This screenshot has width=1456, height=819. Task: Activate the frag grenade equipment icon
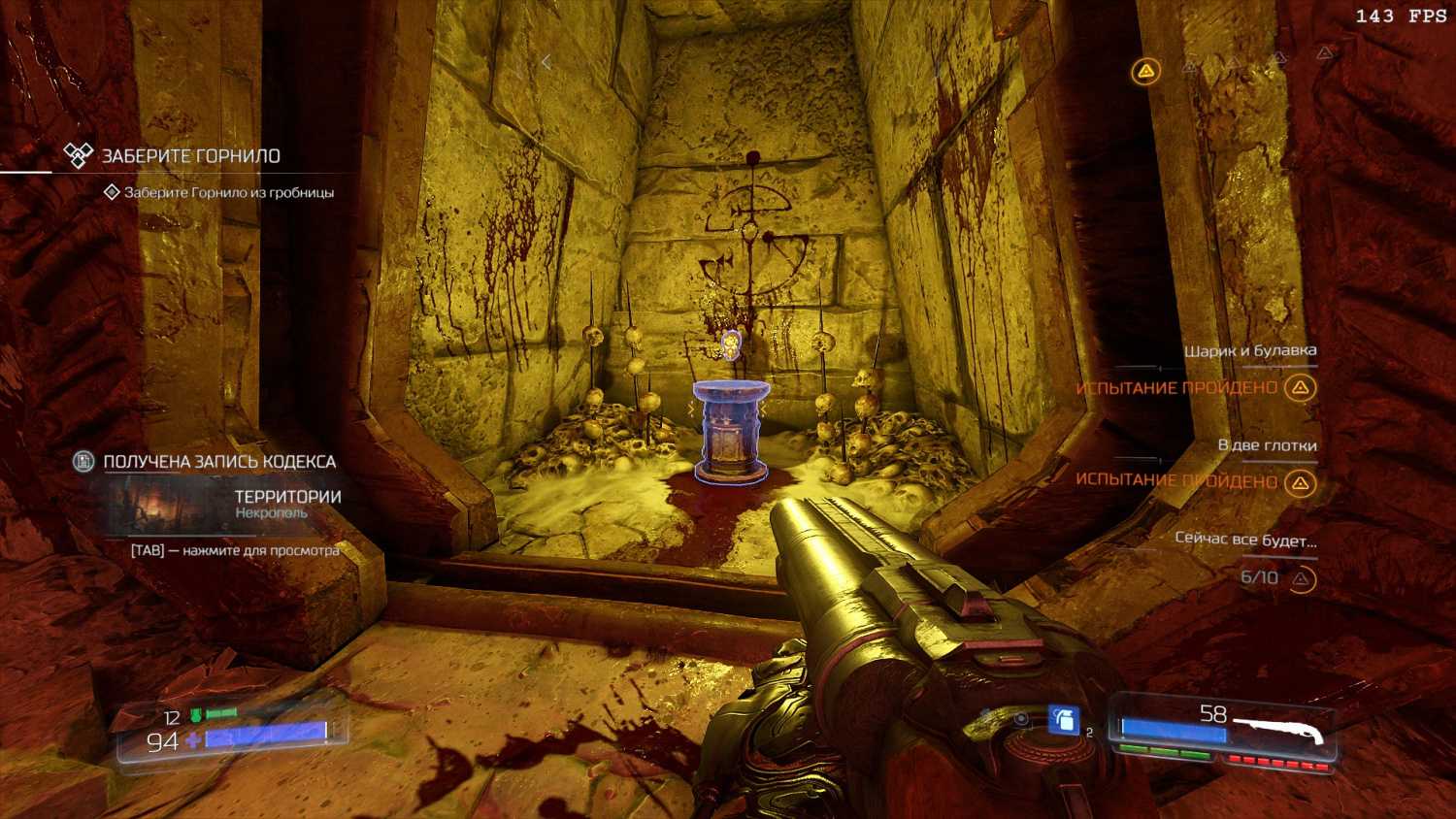coord(1063,720)
